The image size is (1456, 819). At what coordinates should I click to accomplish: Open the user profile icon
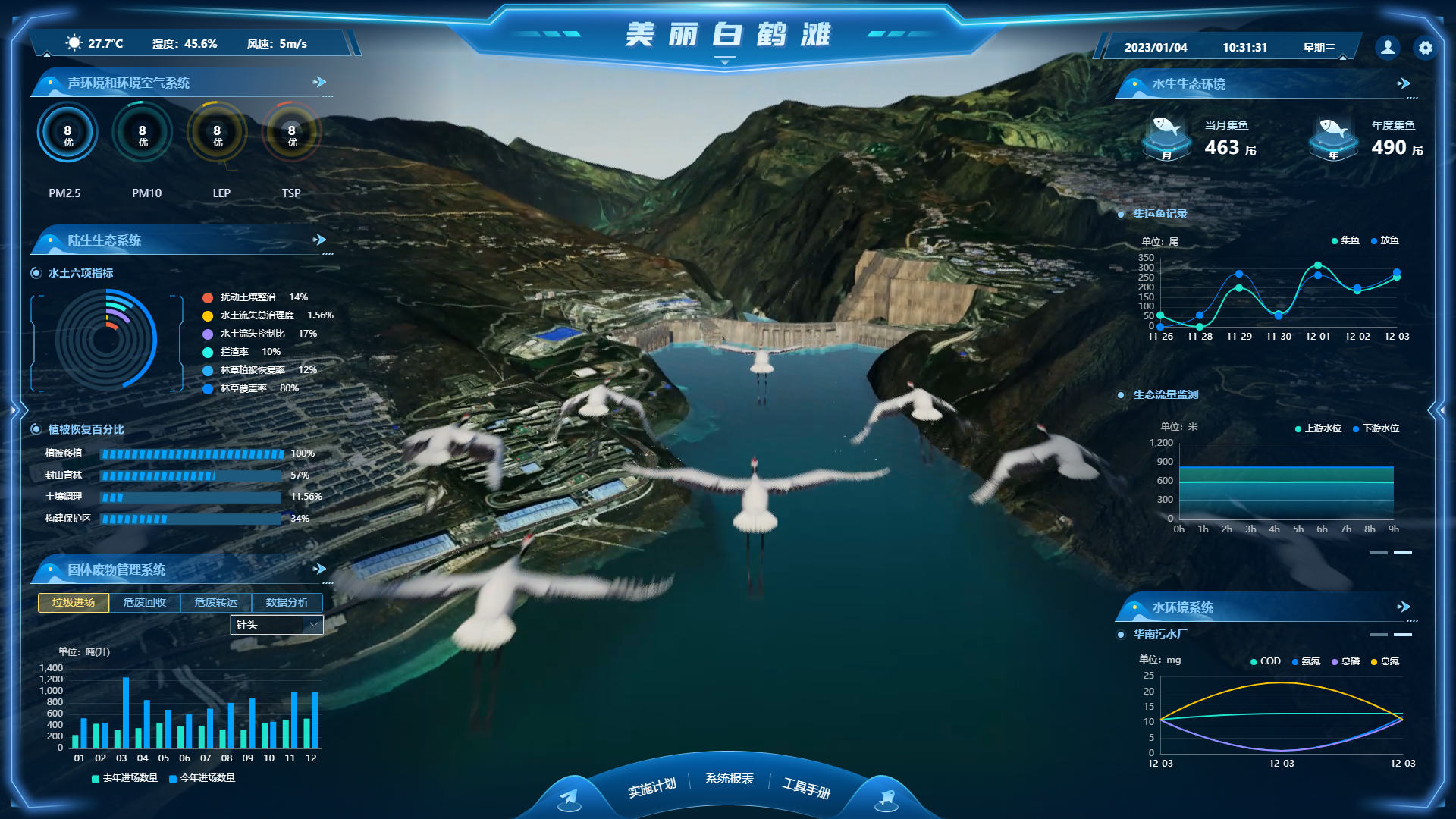point(1388,48)
